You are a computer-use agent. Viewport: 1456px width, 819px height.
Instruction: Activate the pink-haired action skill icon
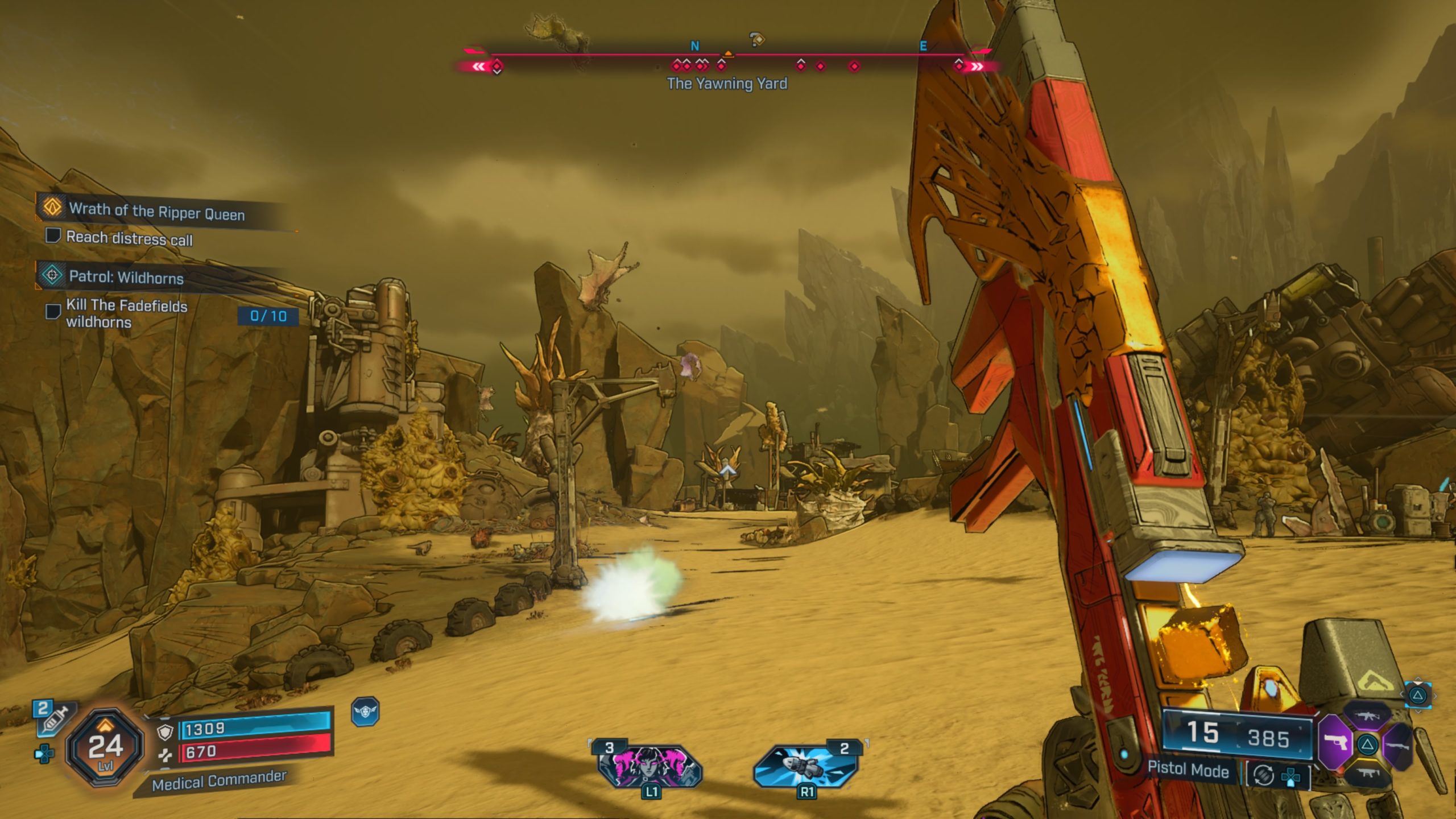click(650, 767)
